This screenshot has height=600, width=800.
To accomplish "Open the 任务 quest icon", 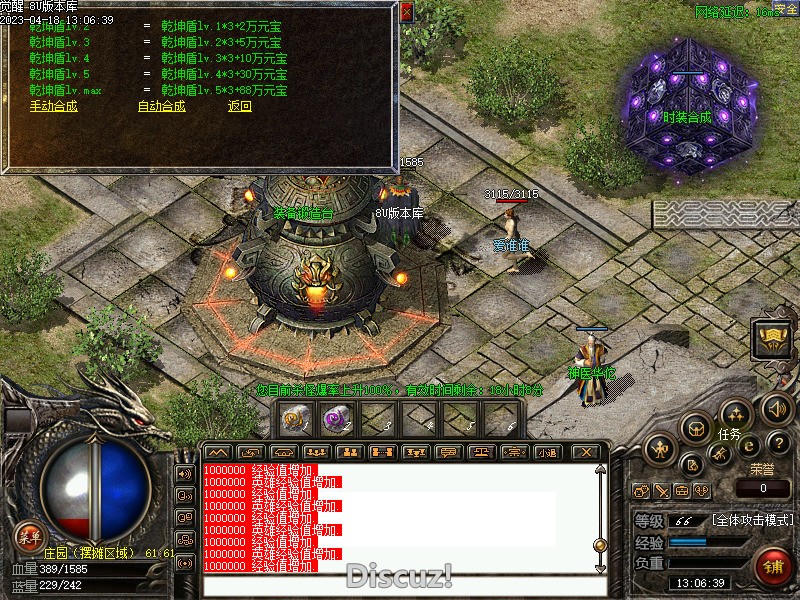I will point(735,413).
